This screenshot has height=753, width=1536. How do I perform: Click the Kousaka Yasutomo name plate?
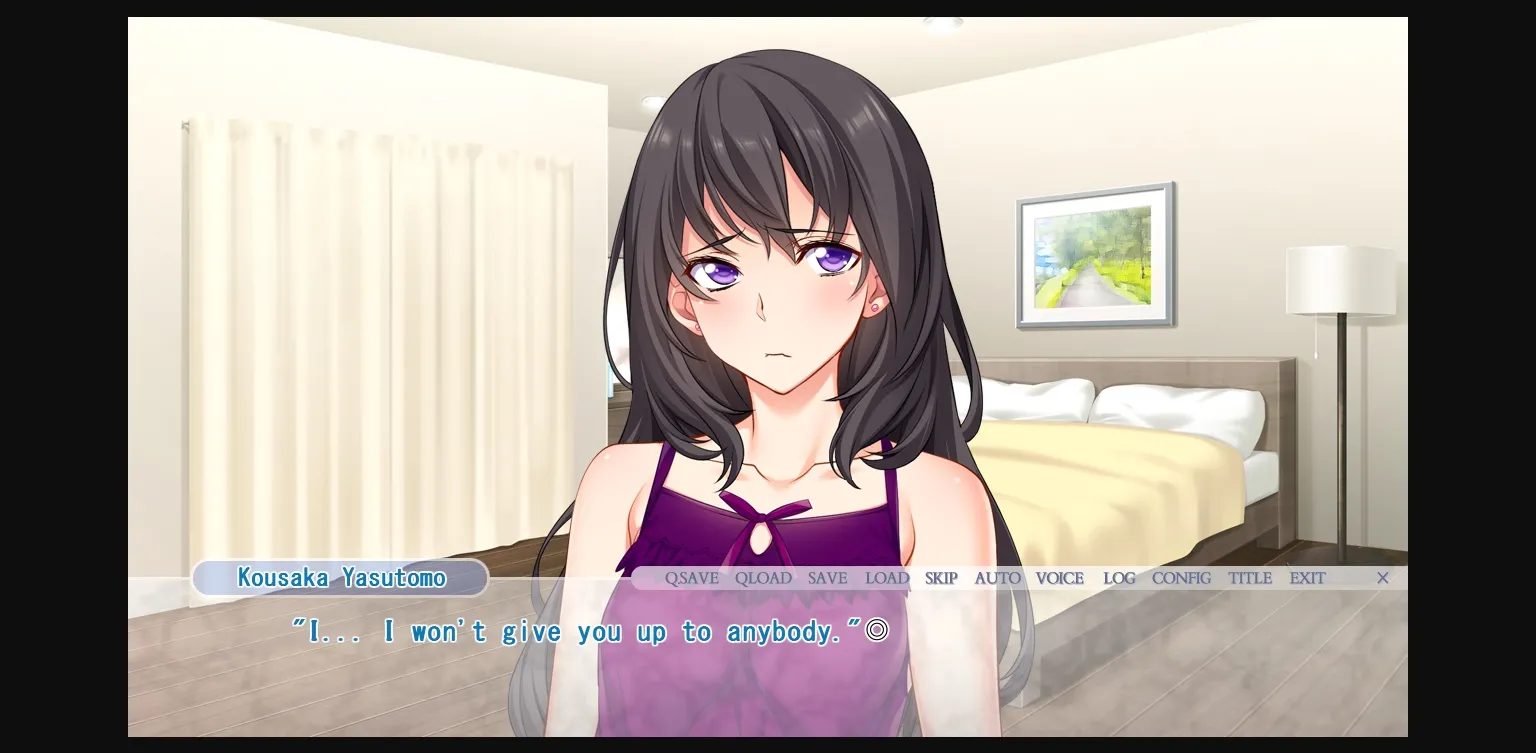point(340,577)
